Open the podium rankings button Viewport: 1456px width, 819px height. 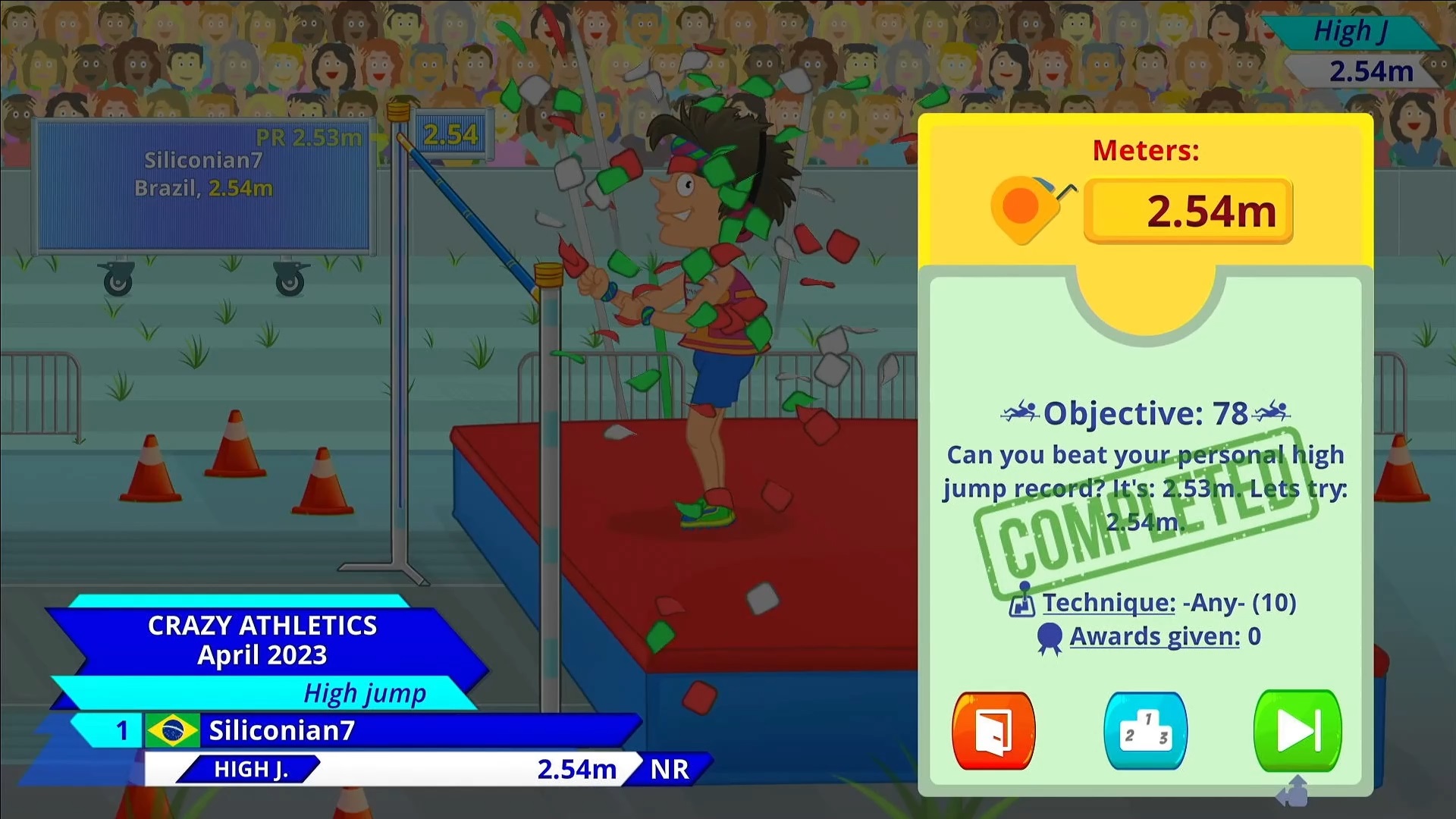point(1145,731)
